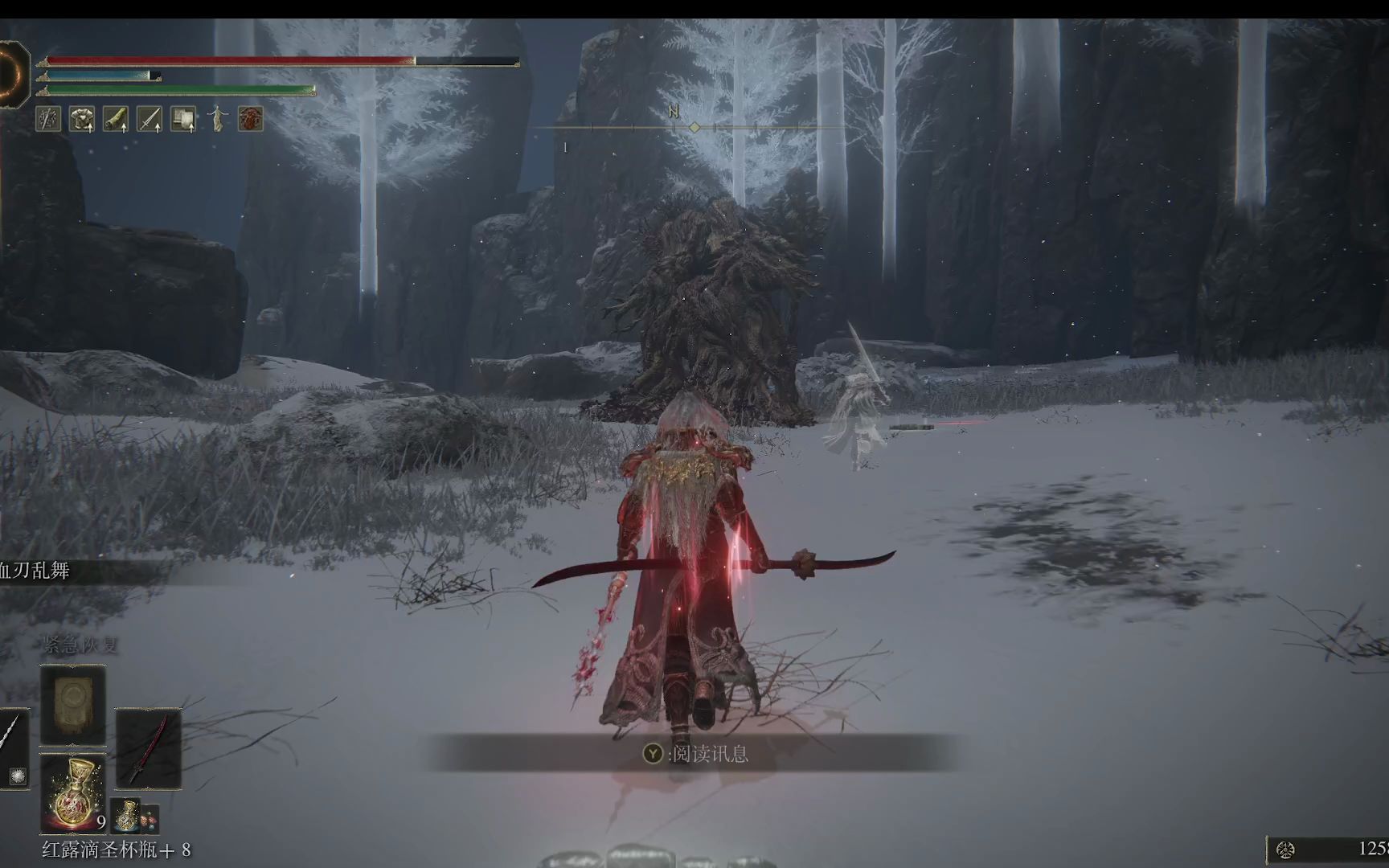Select the red curved blade weapon slot
The image size is (1389, 868).
coord(148,748)
